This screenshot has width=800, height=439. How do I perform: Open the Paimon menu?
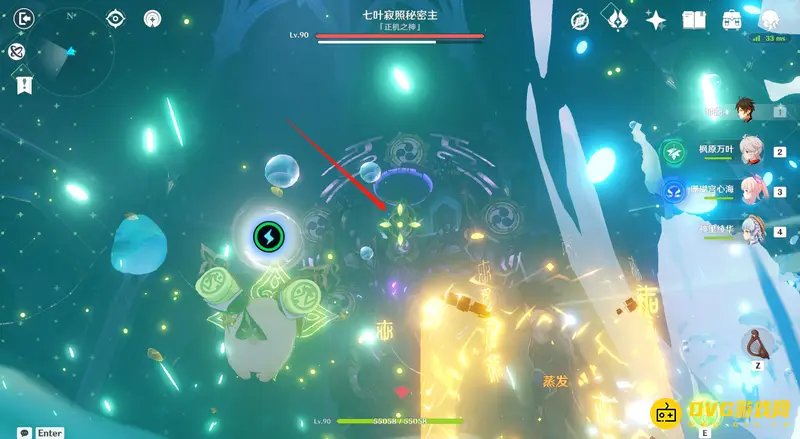(x=769, y=19)
